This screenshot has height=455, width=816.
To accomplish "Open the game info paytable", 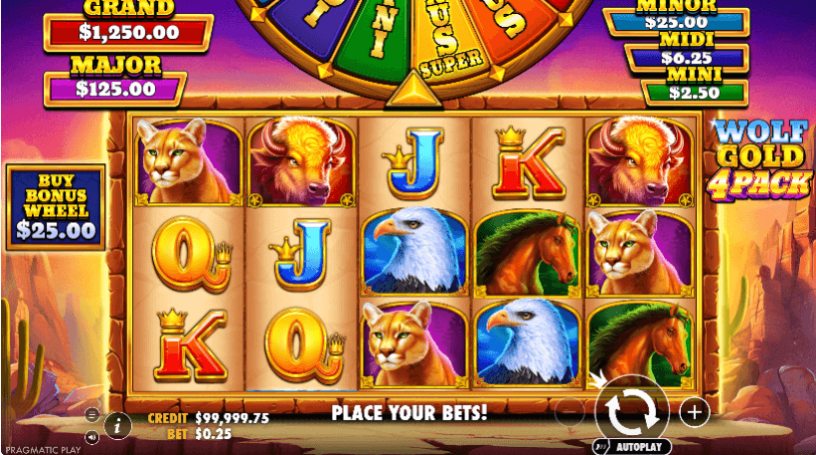I will (x=118, y=425).
